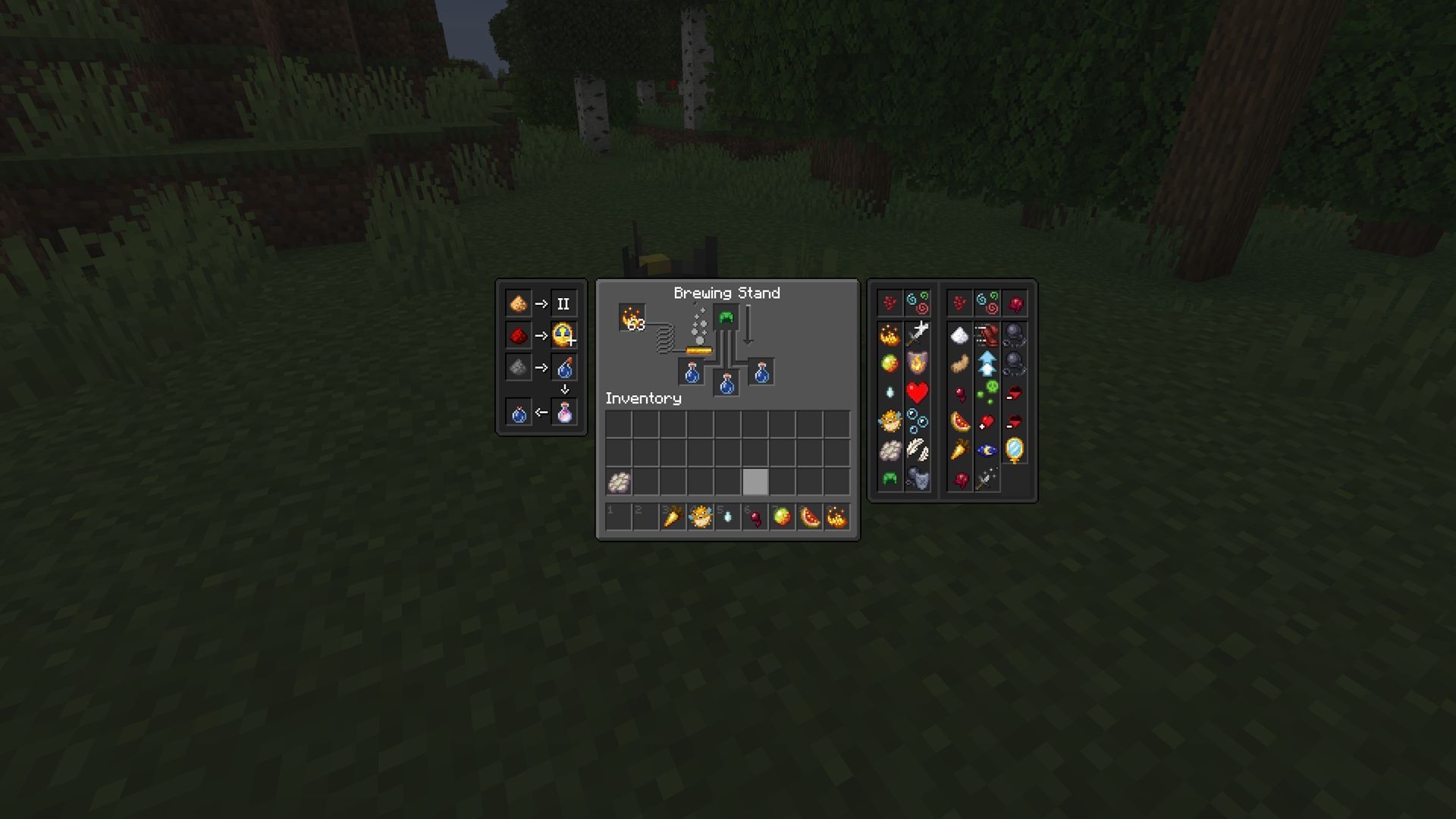Click the glistering melon slice ingredient icon
Screen dimensions: 1456x819
[959, 421]
